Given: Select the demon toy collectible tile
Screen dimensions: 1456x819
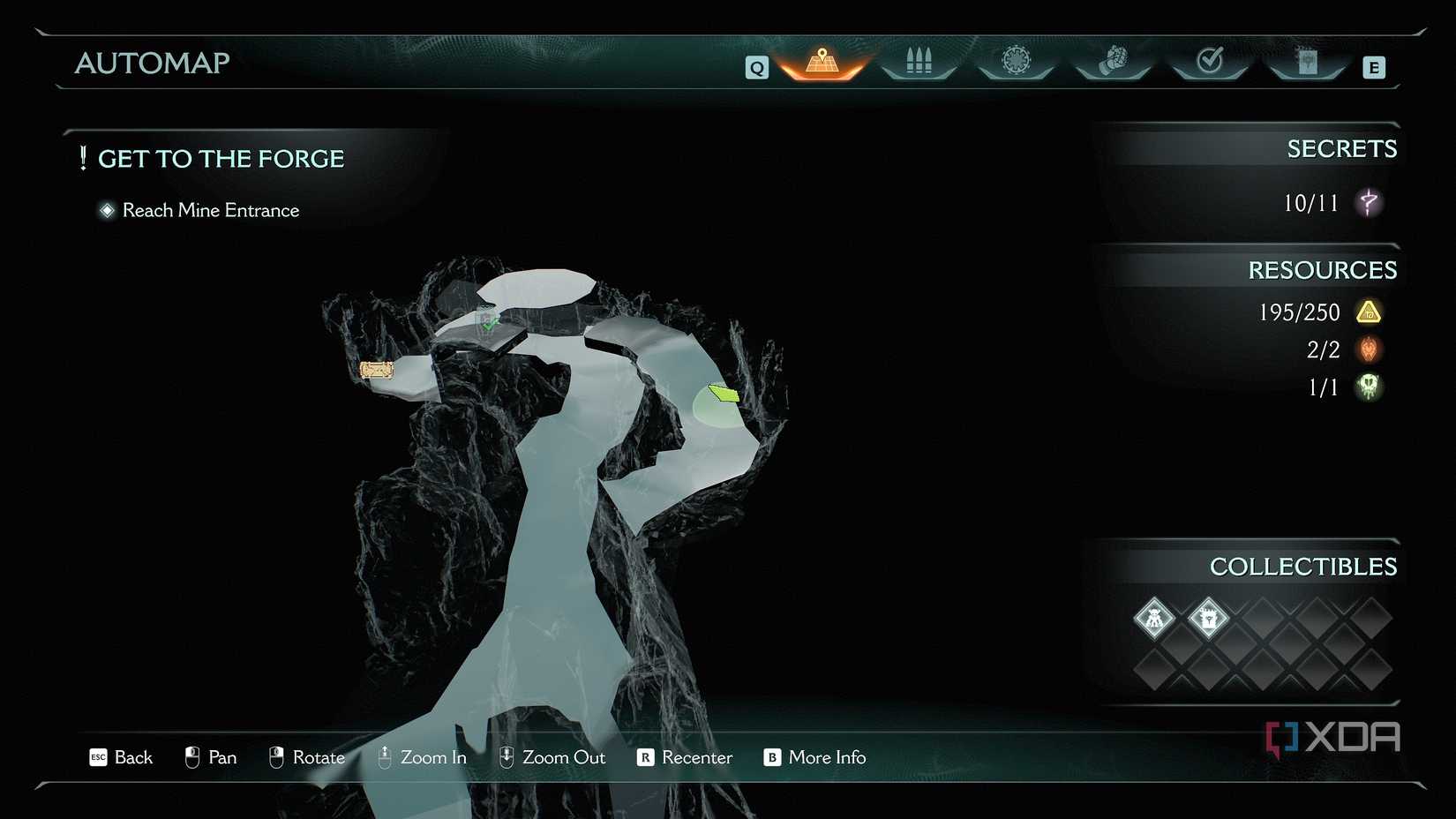Looking at the screenshot, I should click(x=1154, y=618).
